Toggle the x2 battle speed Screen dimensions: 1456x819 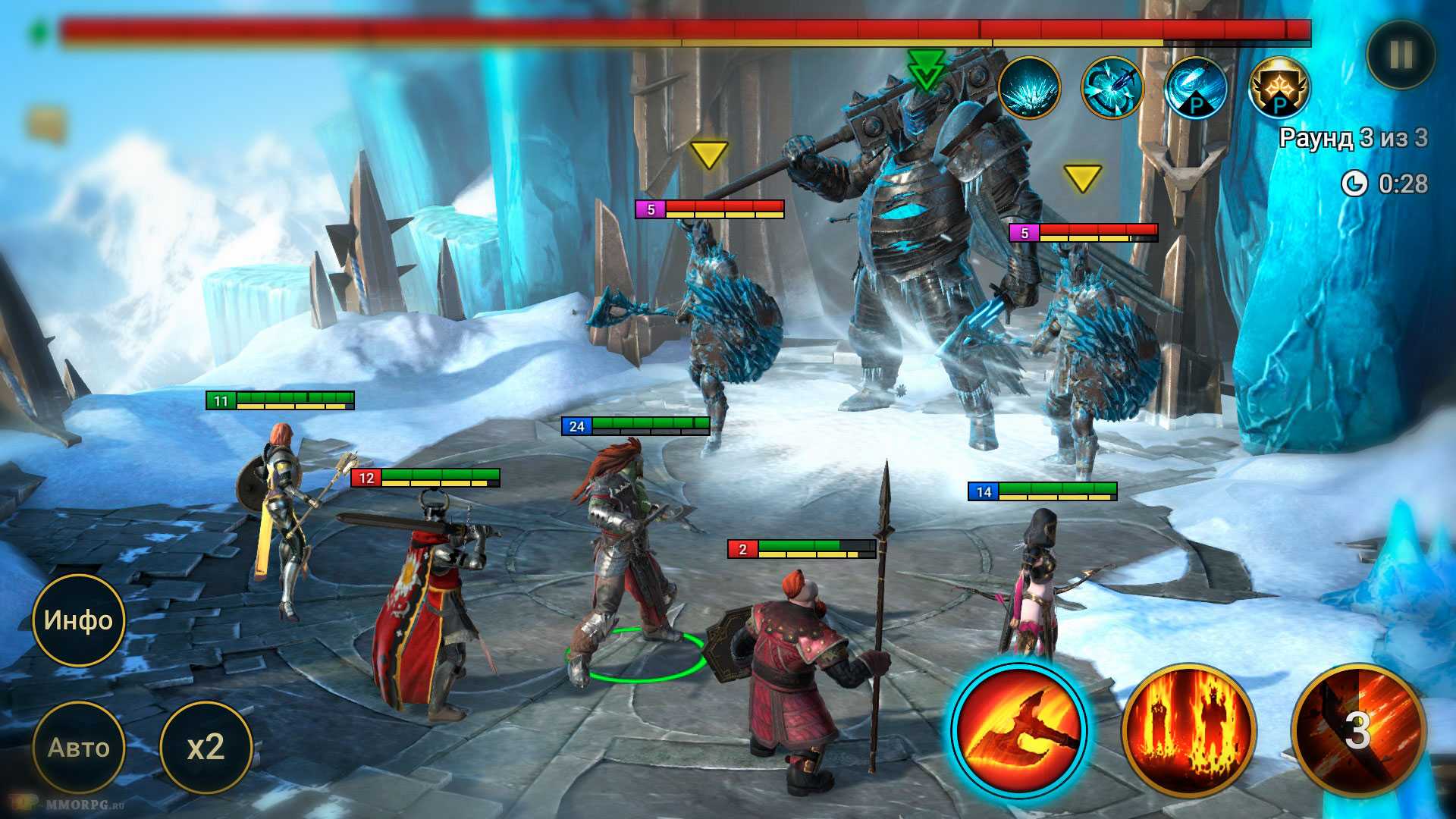click(x=206, y=748)
